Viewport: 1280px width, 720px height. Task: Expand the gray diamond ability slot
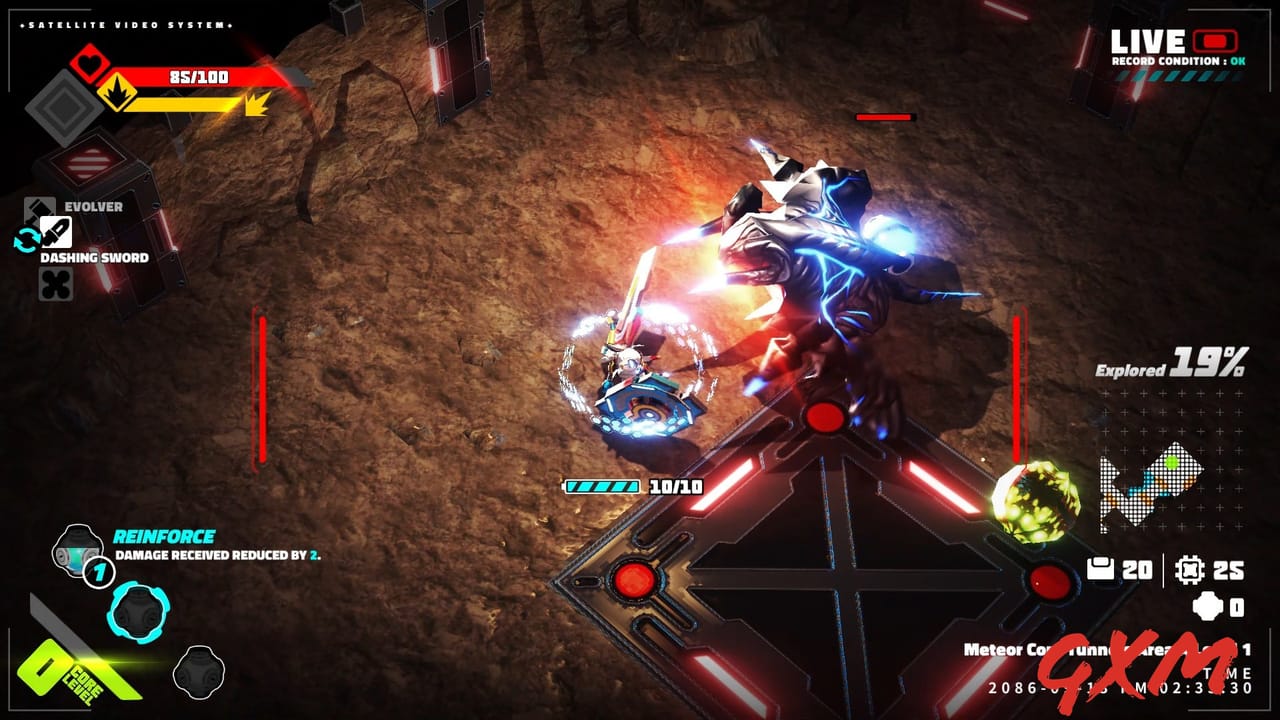coord(66,105)
